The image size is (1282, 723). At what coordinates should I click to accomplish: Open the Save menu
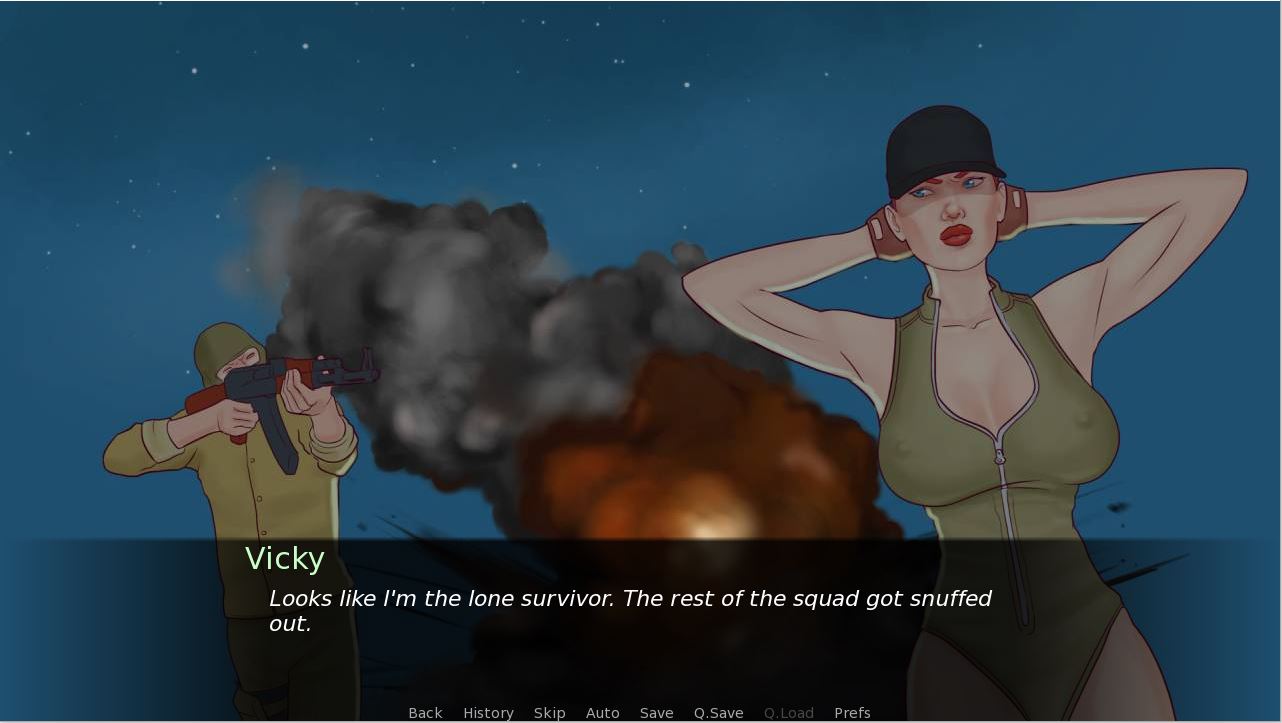(x=656, y=713)
